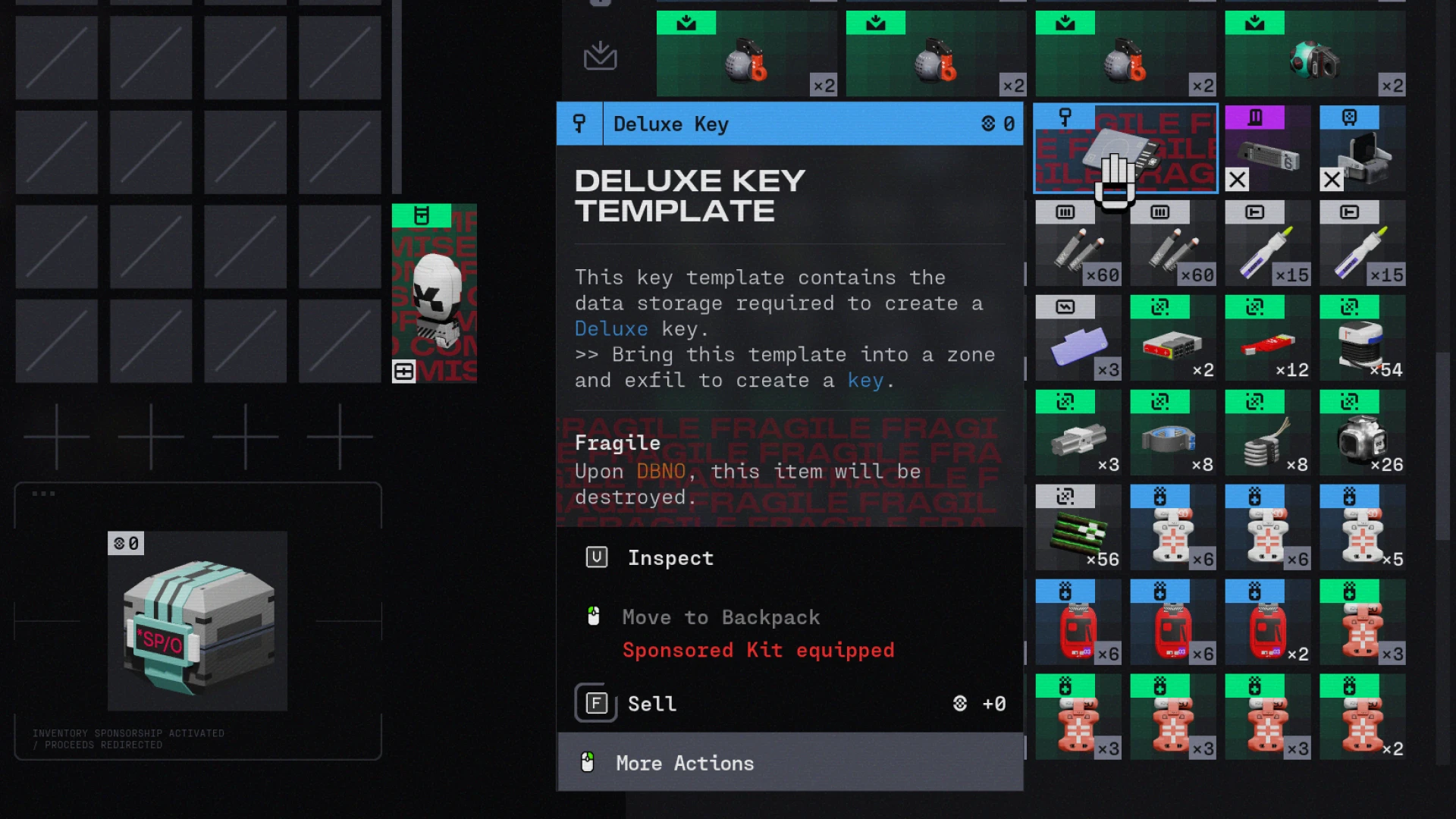1456x819 pixels.
Task: Click the mouse icon beside More Actions
Action: (590, 763)
